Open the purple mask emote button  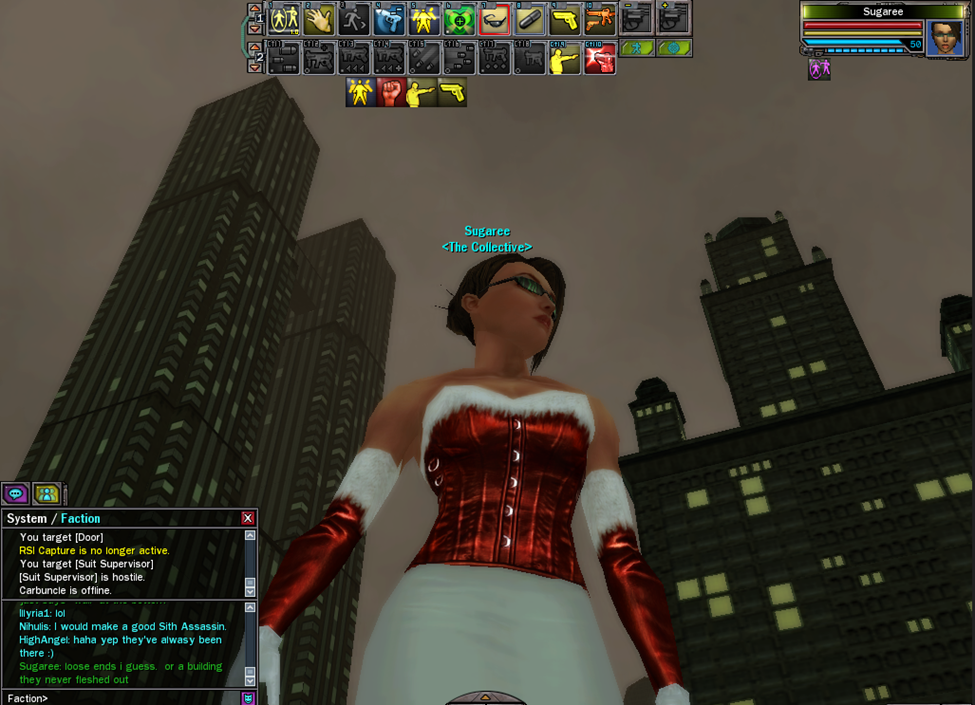248,698
